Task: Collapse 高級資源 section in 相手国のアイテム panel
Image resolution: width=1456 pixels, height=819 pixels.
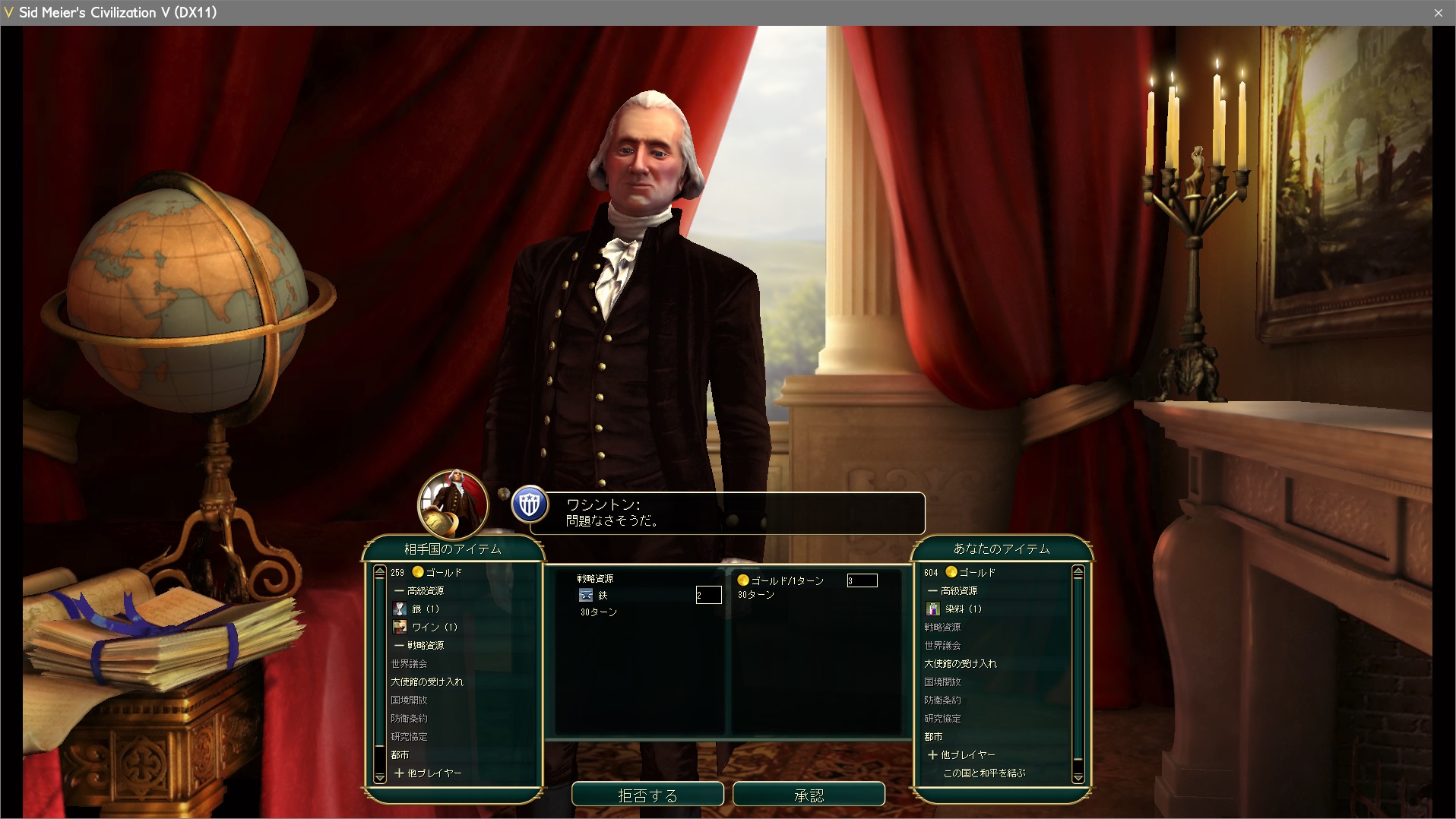Action: (419, 590)
